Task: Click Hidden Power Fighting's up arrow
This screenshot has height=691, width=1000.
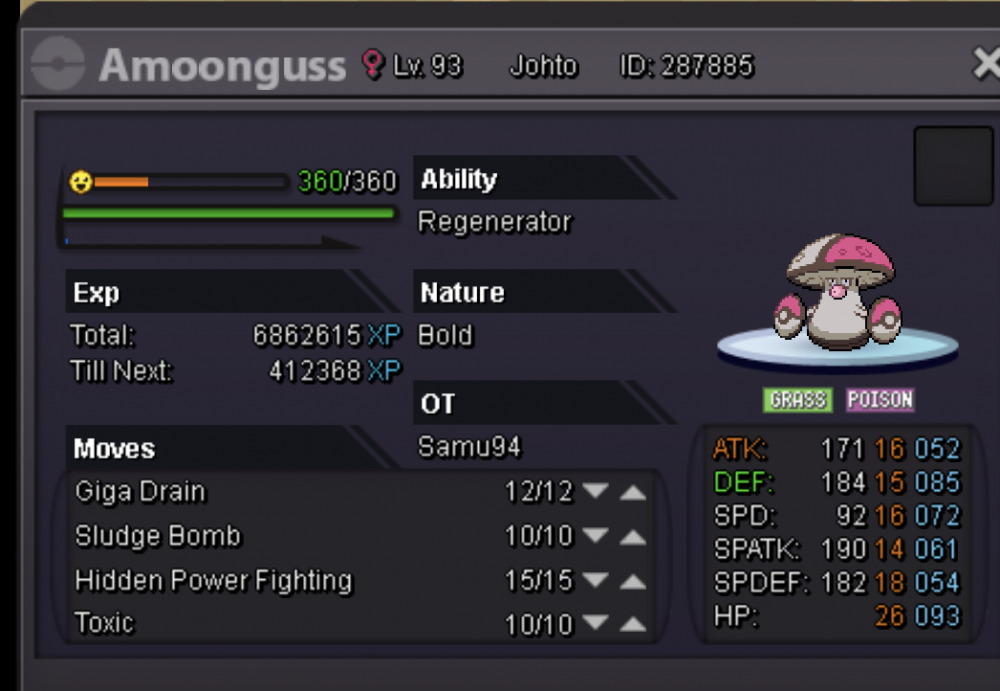Action: click(x=632, y=581)
